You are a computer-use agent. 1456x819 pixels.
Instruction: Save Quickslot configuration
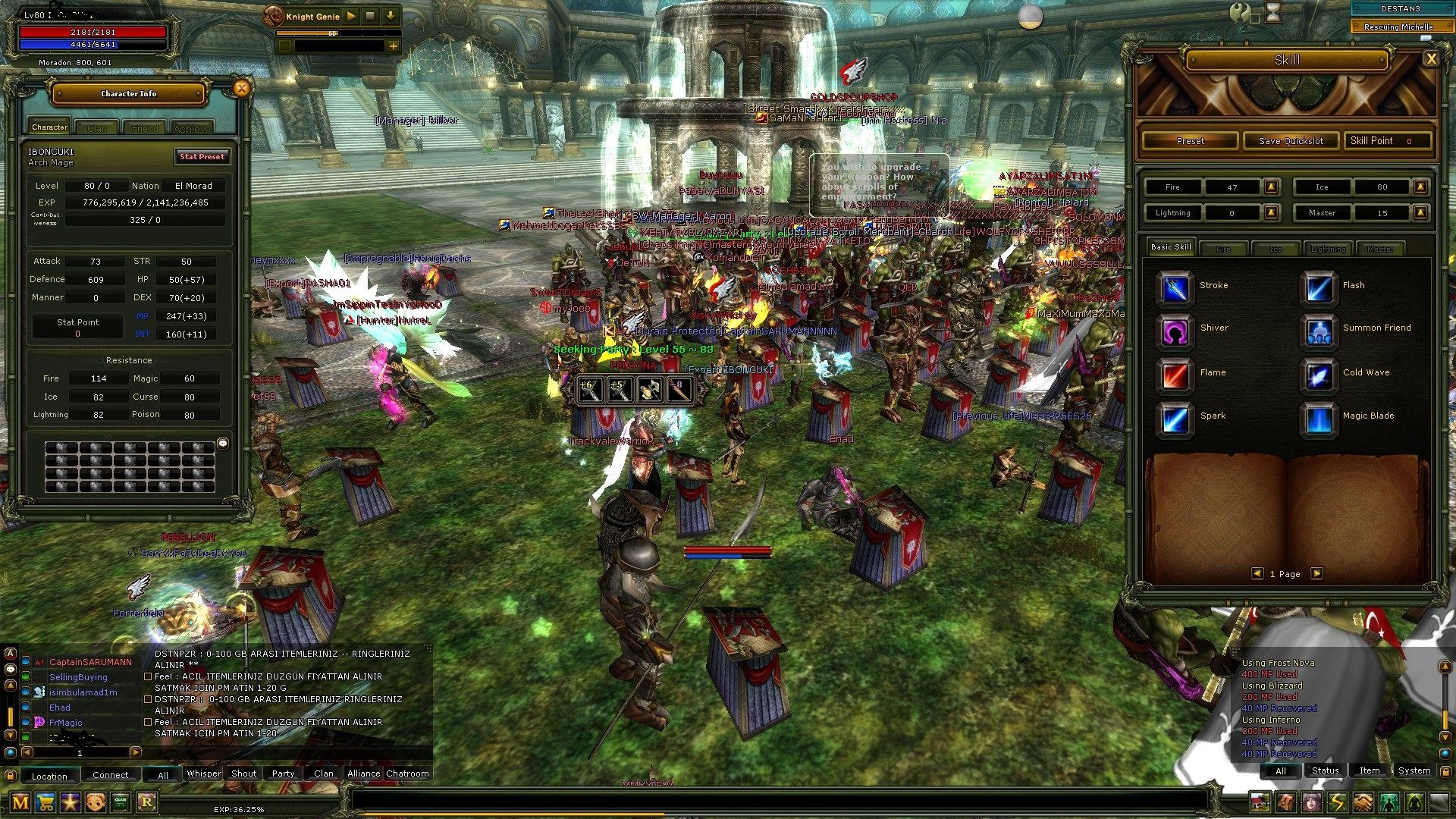[x=1291, y=141]
